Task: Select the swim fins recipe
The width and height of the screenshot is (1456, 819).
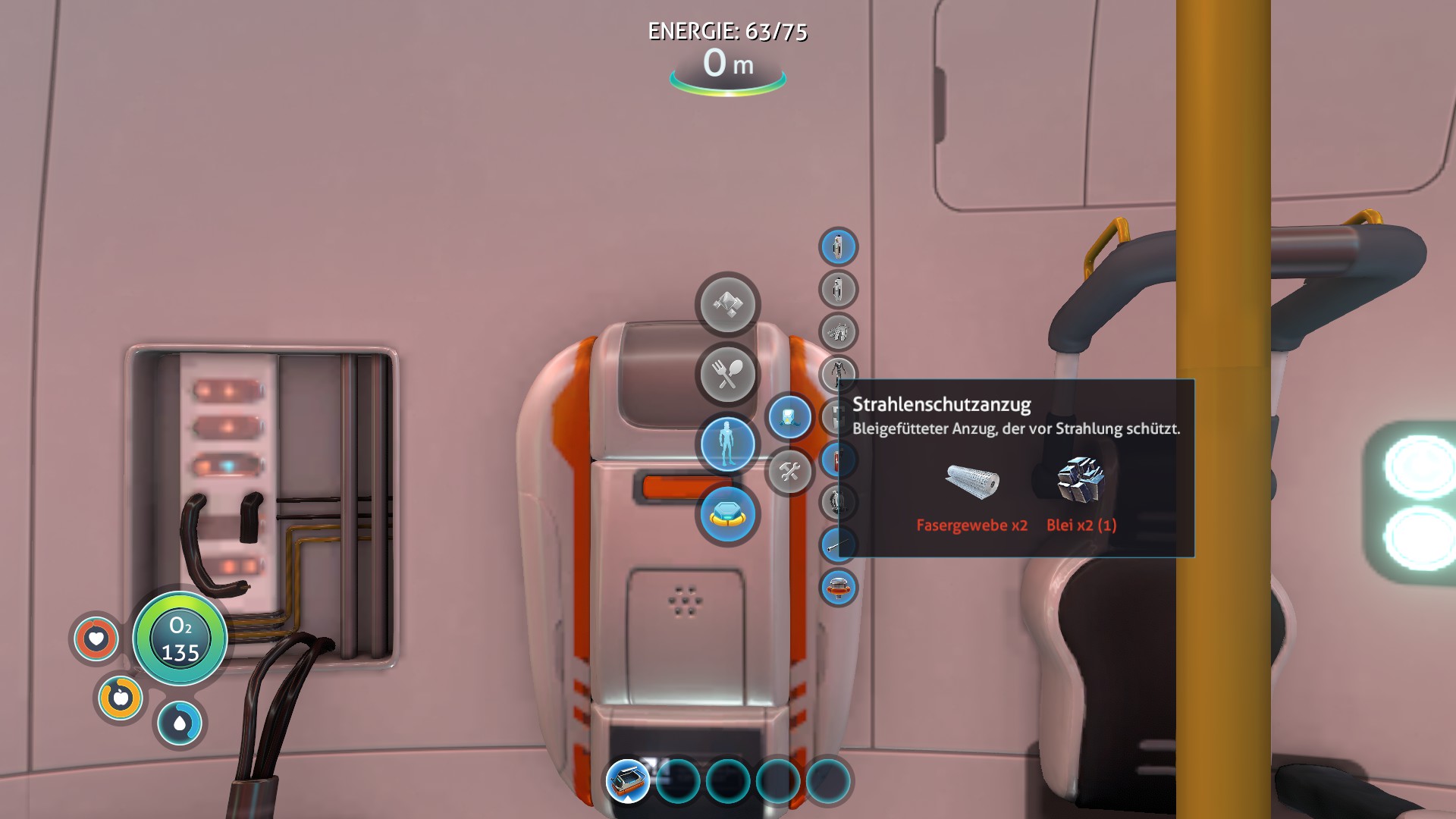Action: pos(838,332)
